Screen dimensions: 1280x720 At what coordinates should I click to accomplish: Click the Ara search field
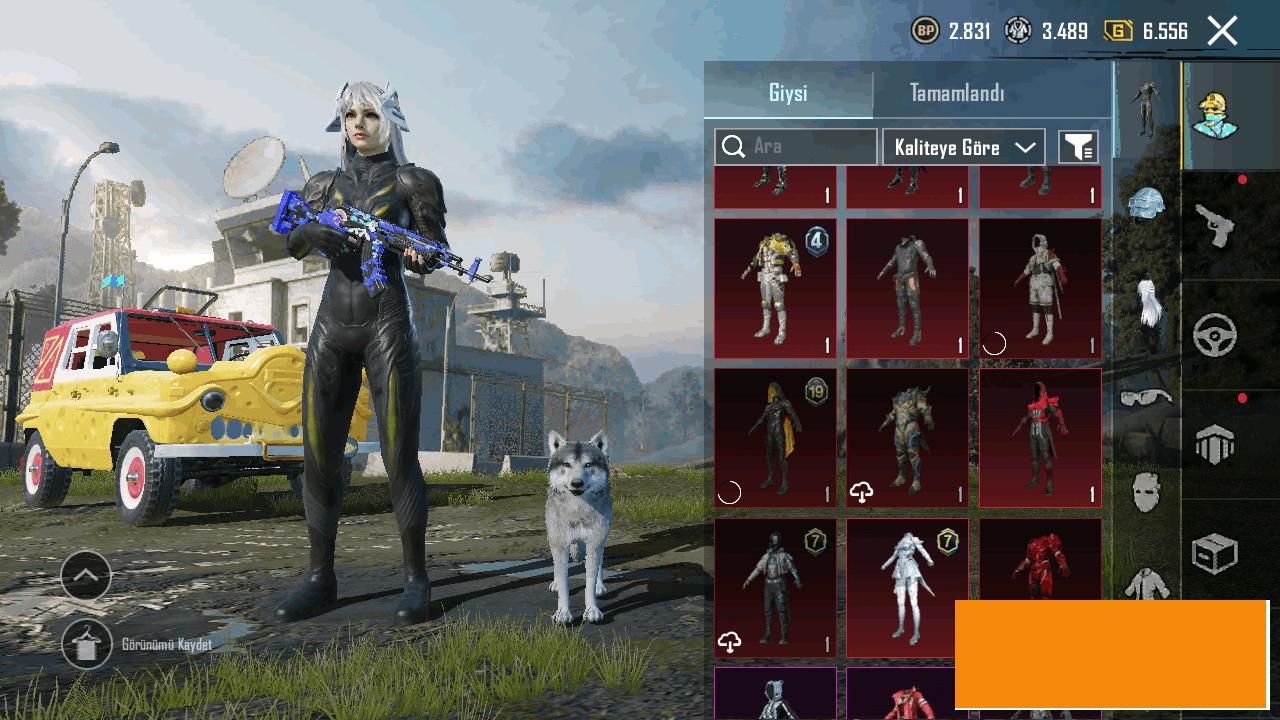tap(796, 147)
